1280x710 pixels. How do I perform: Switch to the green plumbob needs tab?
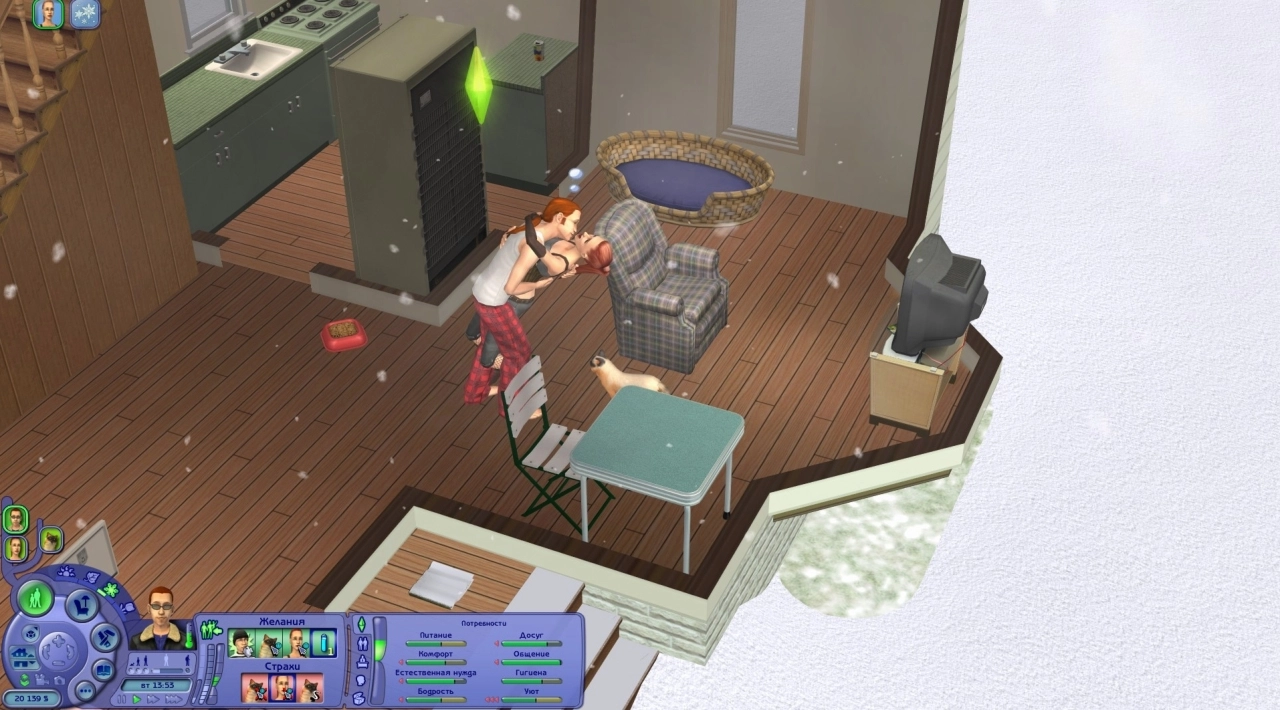[362, 624]
